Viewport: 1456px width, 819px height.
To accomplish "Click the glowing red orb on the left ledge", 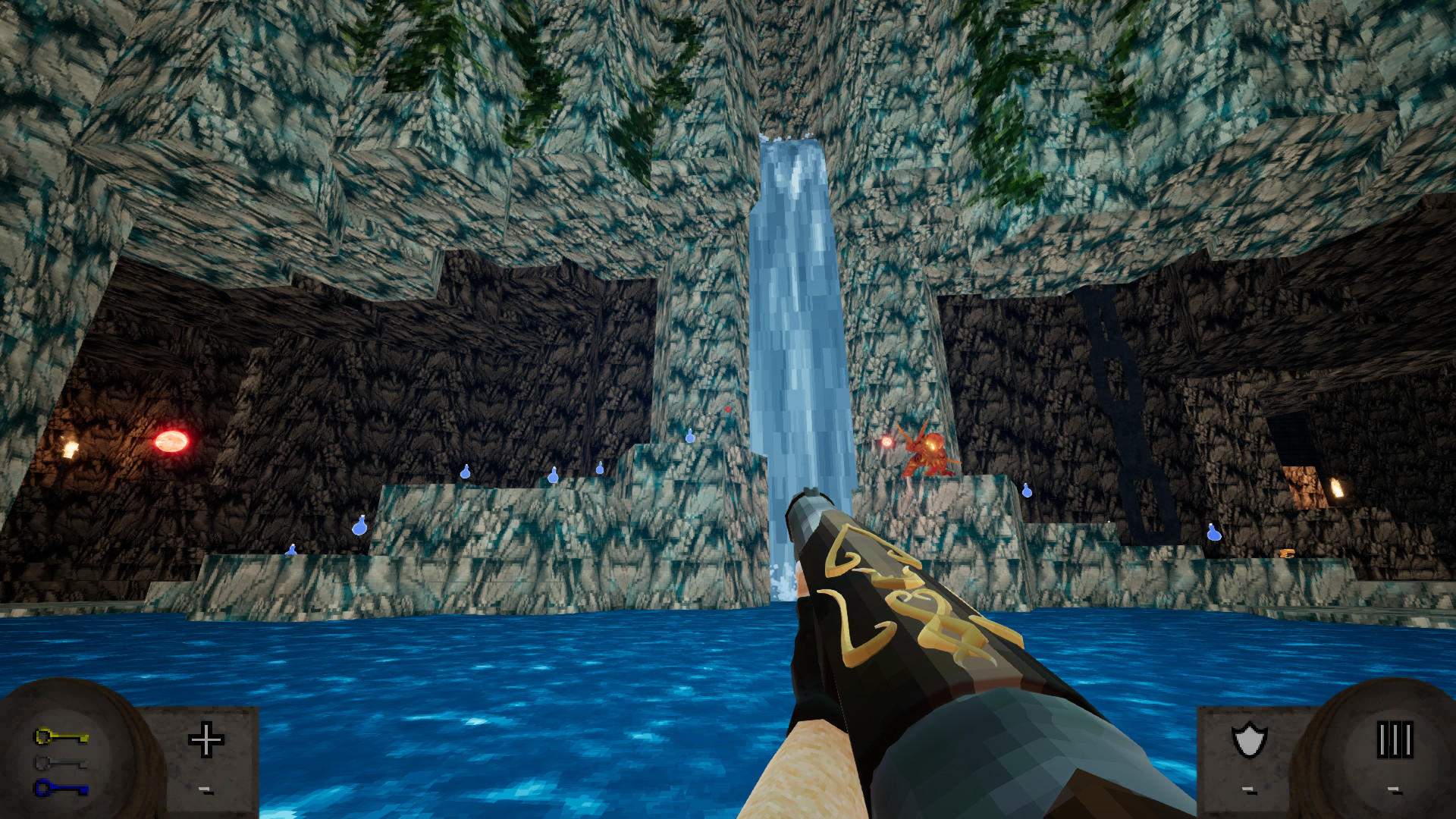I will [173, 441].
